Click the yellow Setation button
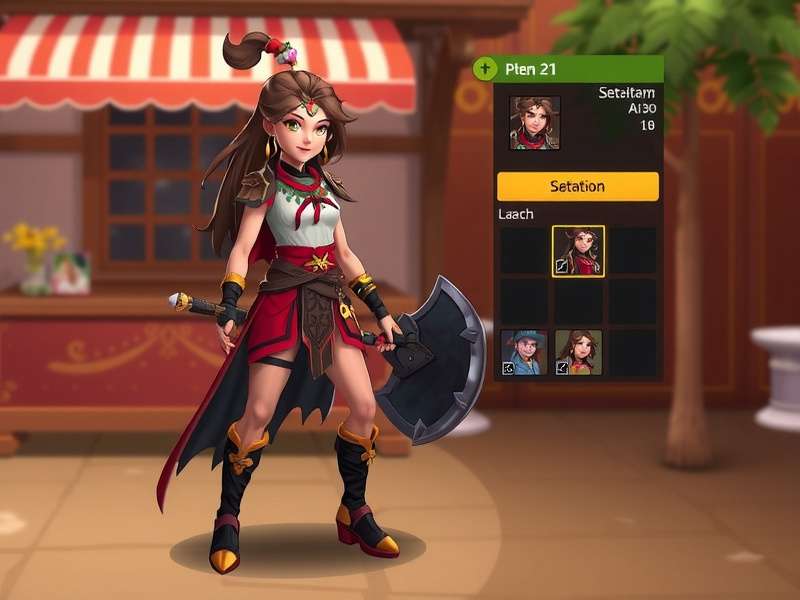The width and height of the screenshot is (800, 600). 577,187
